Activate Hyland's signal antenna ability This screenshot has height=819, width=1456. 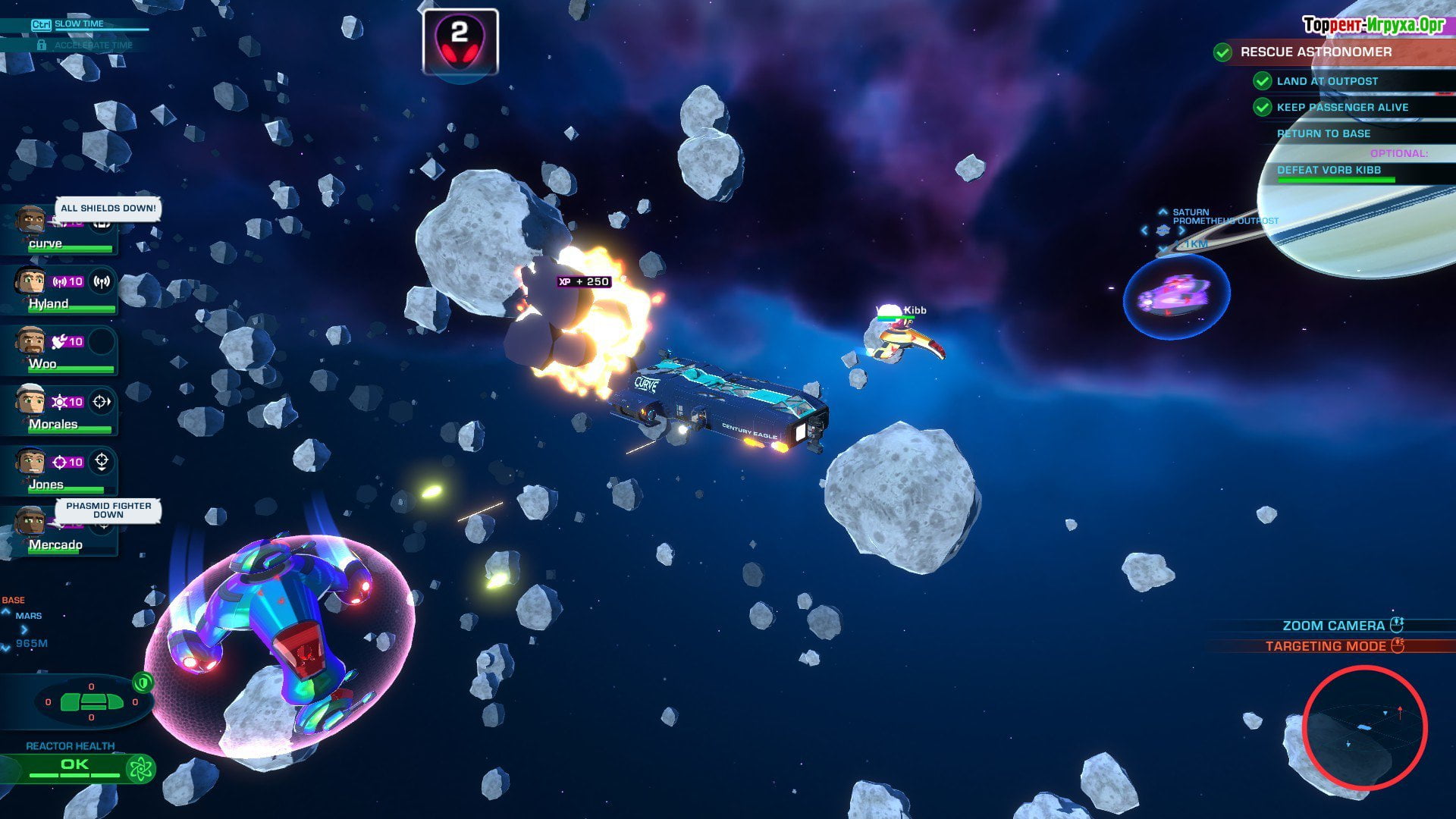point(102,281)
